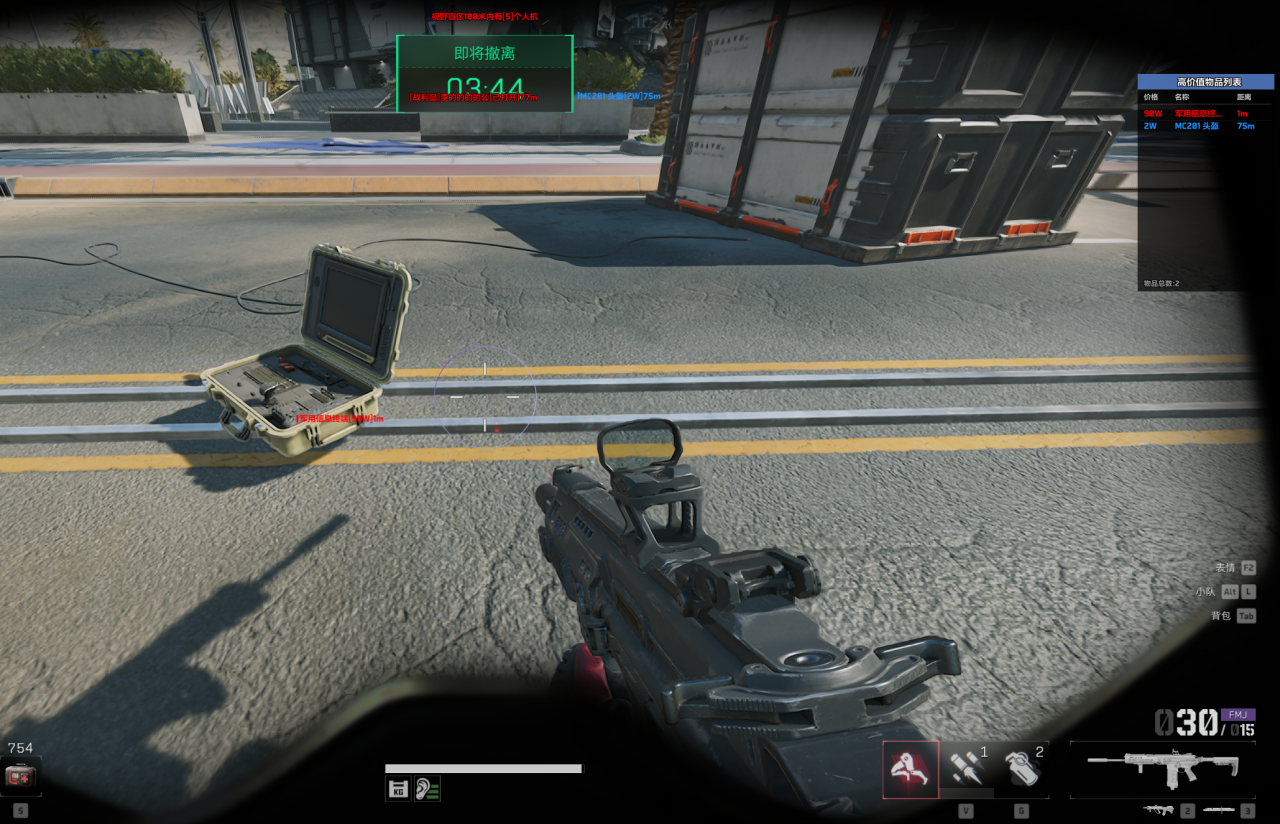This screenshot has width=1280, height=824.
Task: Select the combat knife icon
Action: (x=1218, y=810)
